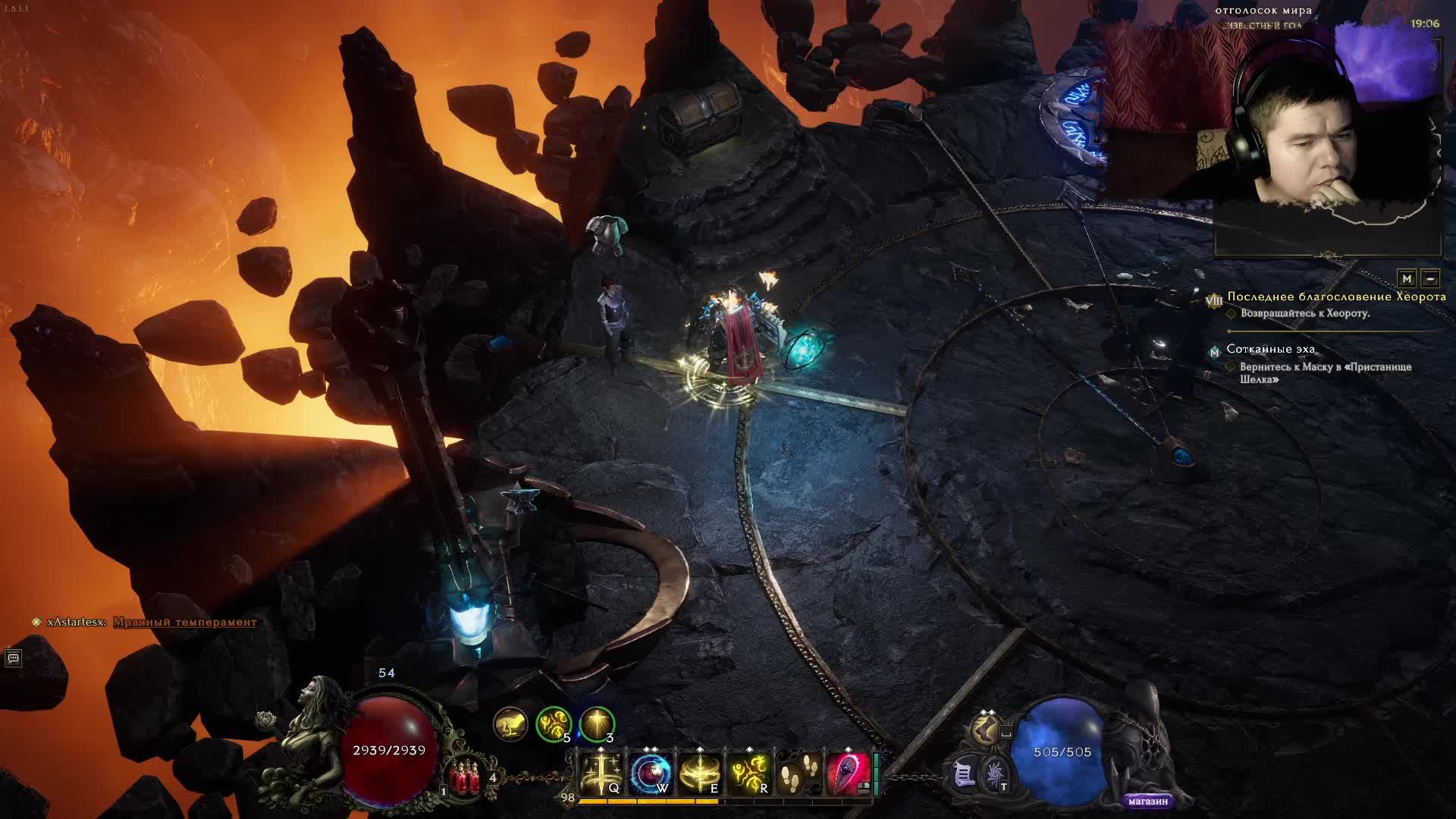Activate the golden sword skill on Q
Viewport: 1456px width, 819px height.
coord(601,773)
